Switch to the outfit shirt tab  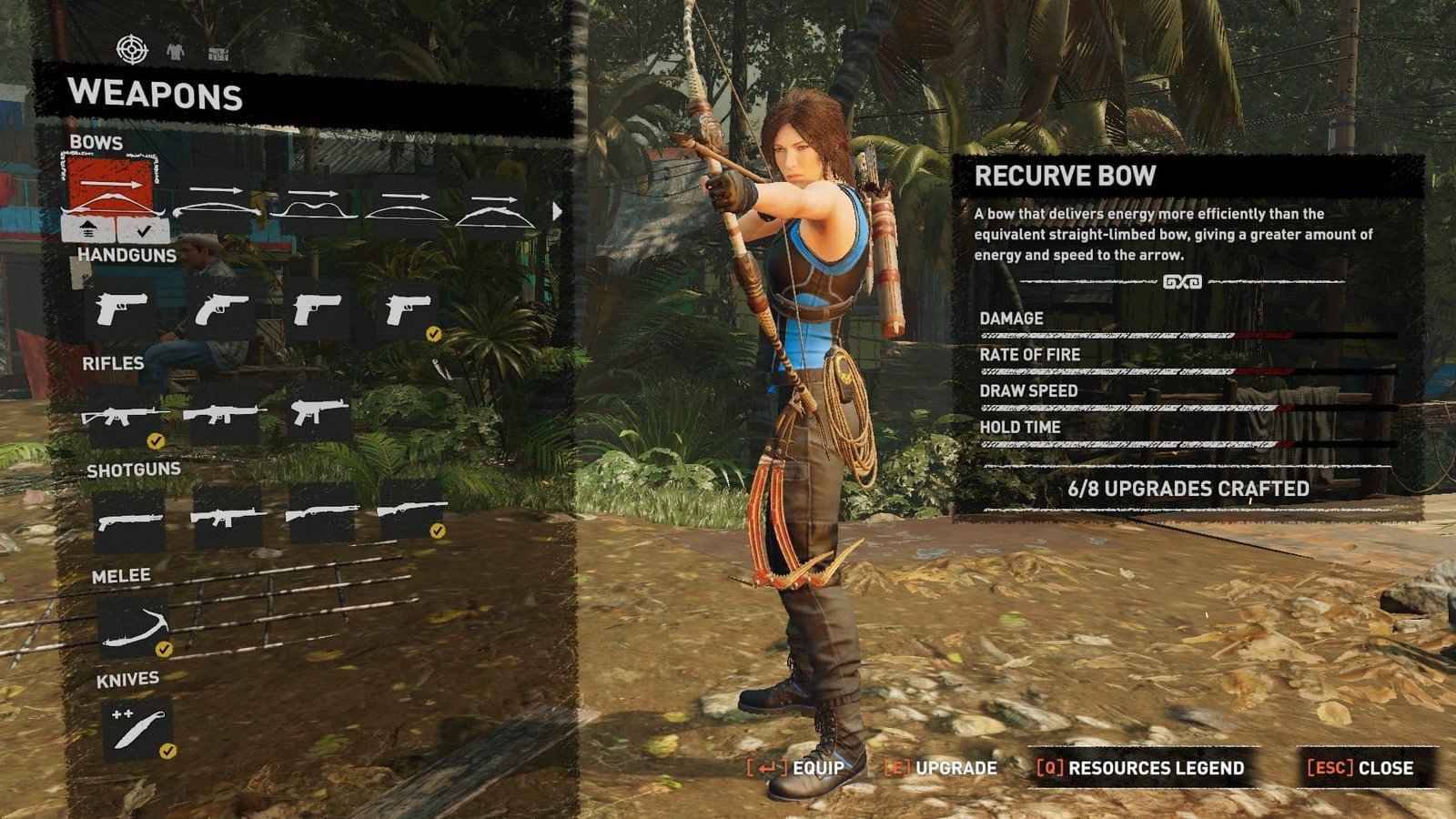click(x=176, y=52)
